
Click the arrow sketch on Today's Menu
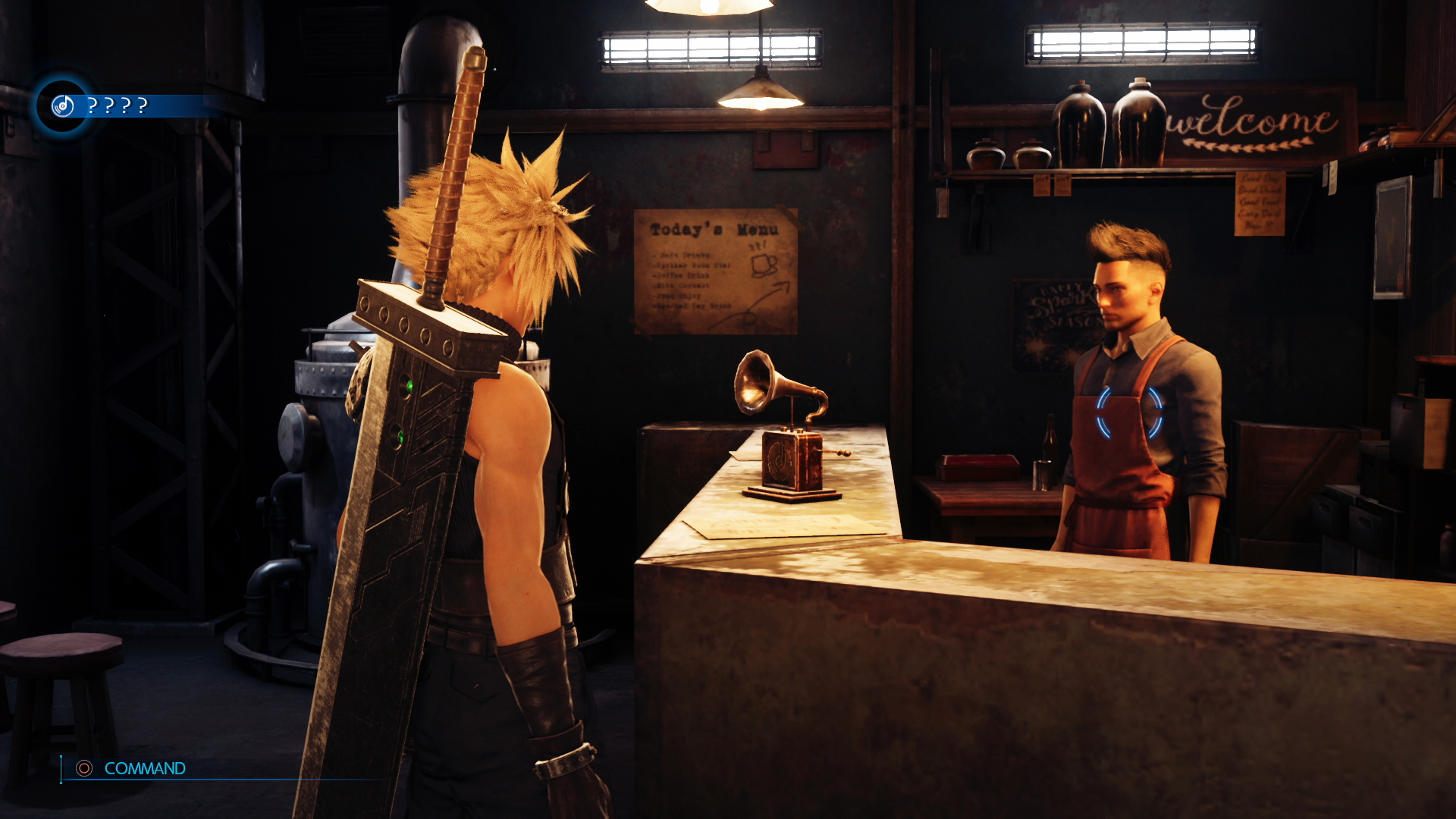[780, 288]
